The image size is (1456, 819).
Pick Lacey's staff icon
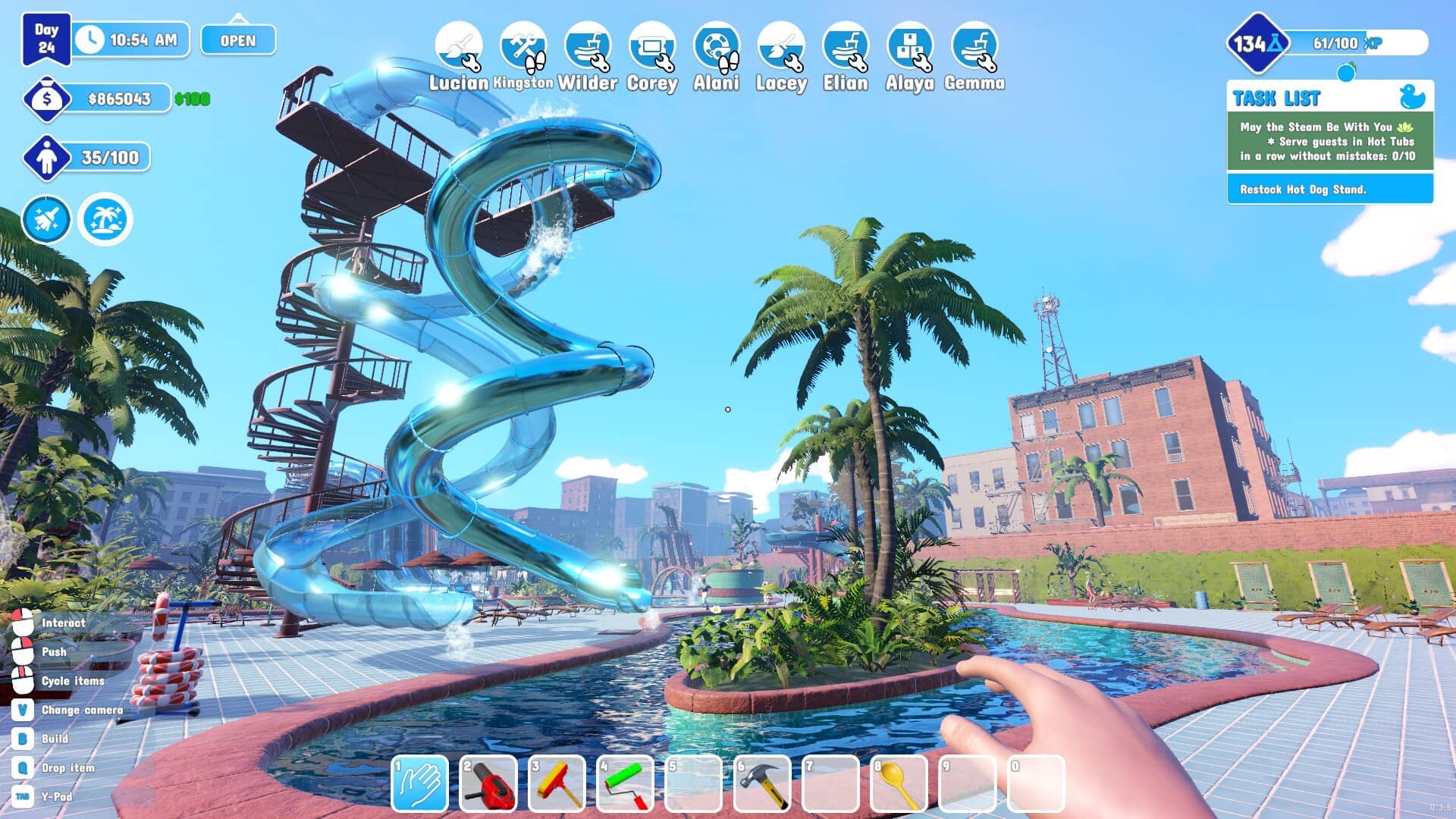click(x=781, y=46)
